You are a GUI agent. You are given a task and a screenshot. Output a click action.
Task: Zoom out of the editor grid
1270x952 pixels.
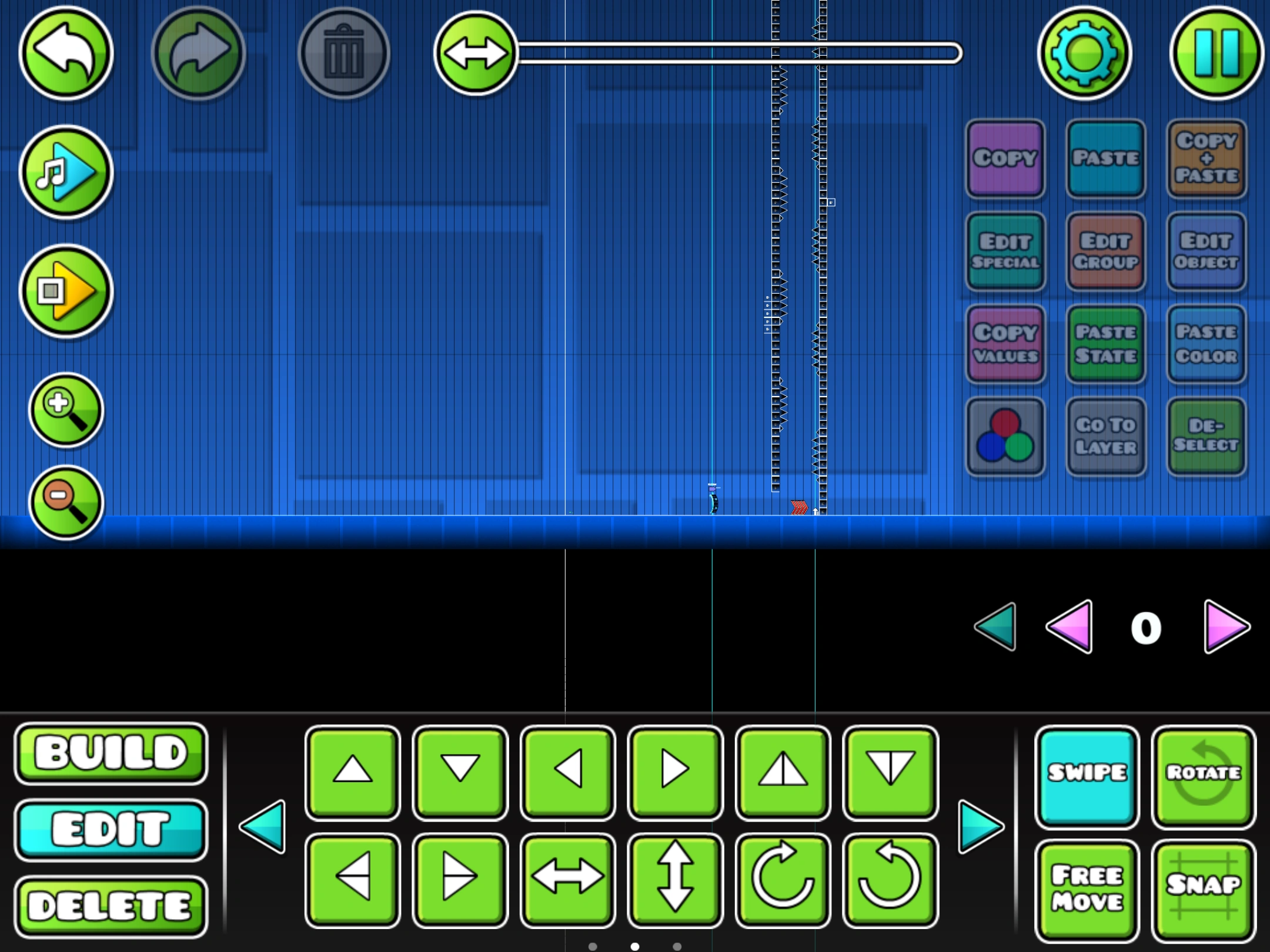[x=66, y=504]
